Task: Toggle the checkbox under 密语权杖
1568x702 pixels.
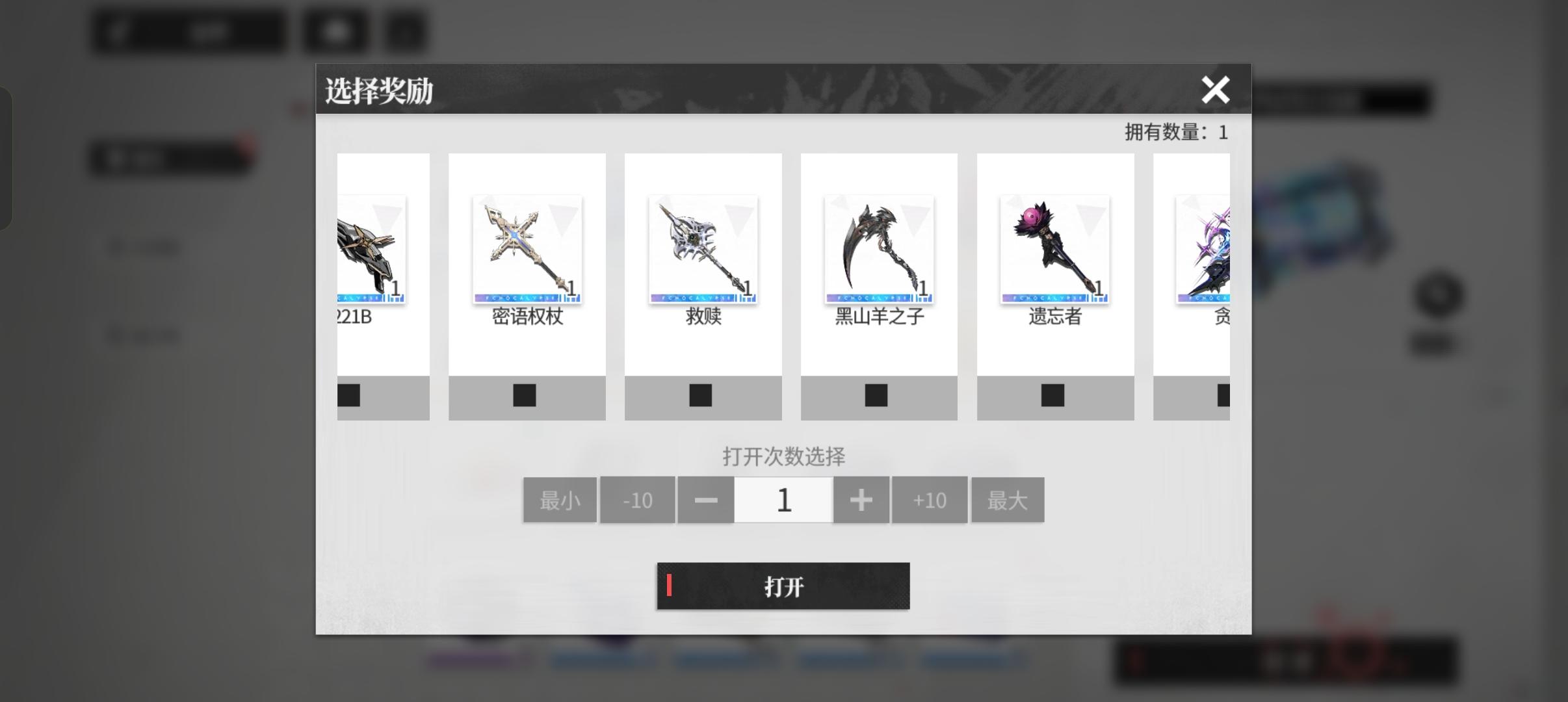Action: point(524,395)
